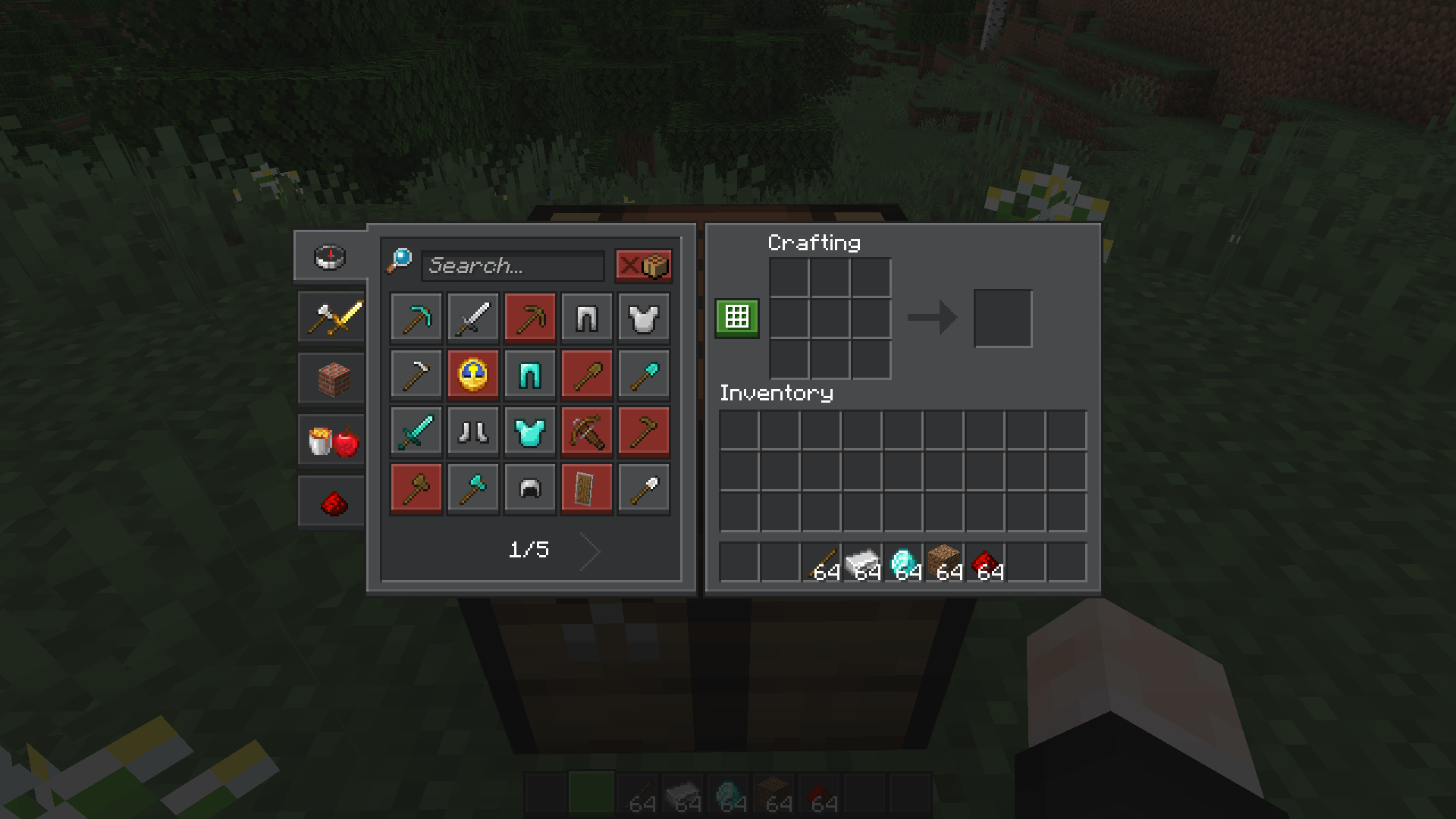Click the crossbow recipe
The image size is (1456, 819).
tap(586, 431)
